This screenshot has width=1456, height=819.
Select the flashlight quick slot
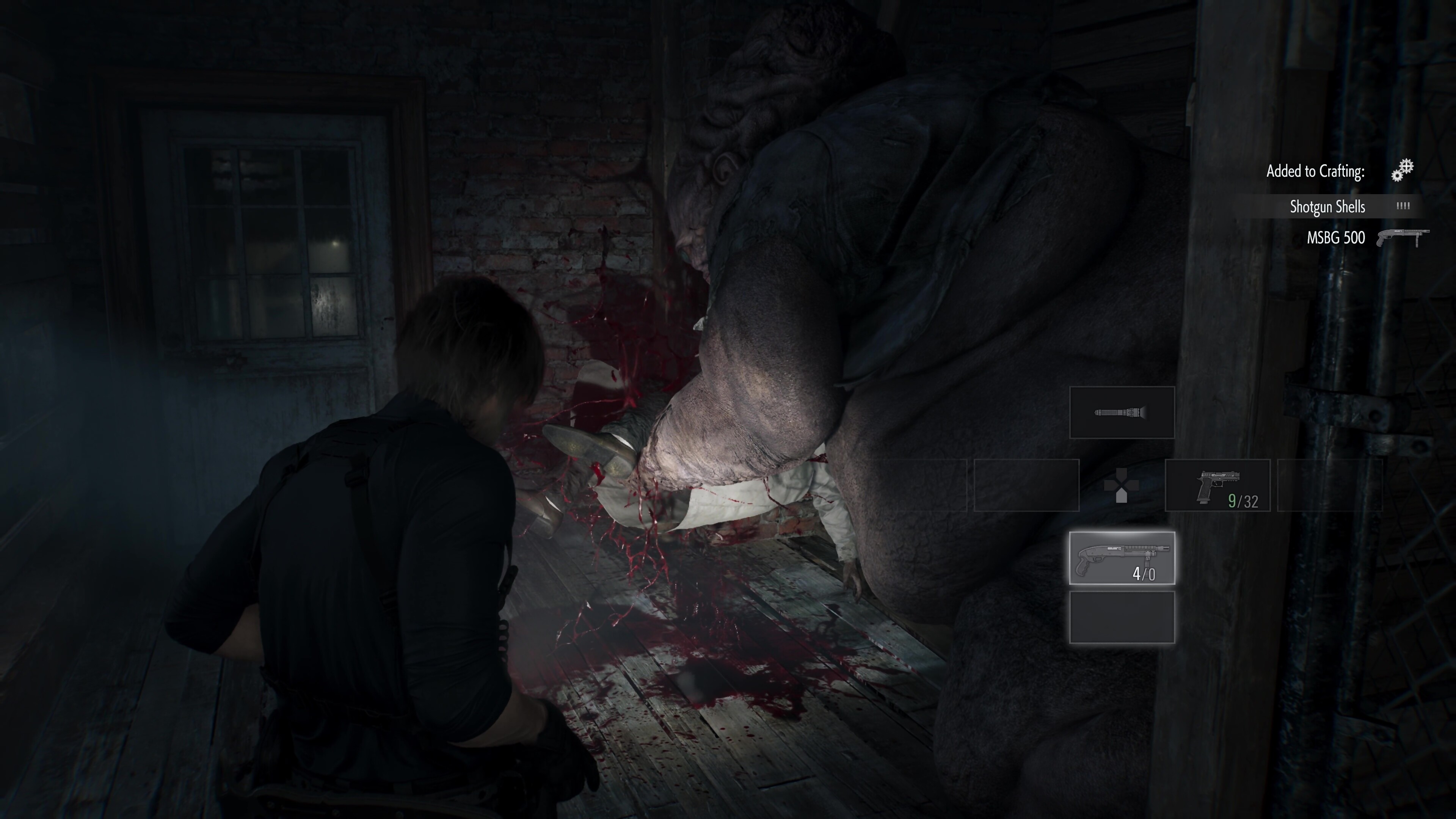1122,413
